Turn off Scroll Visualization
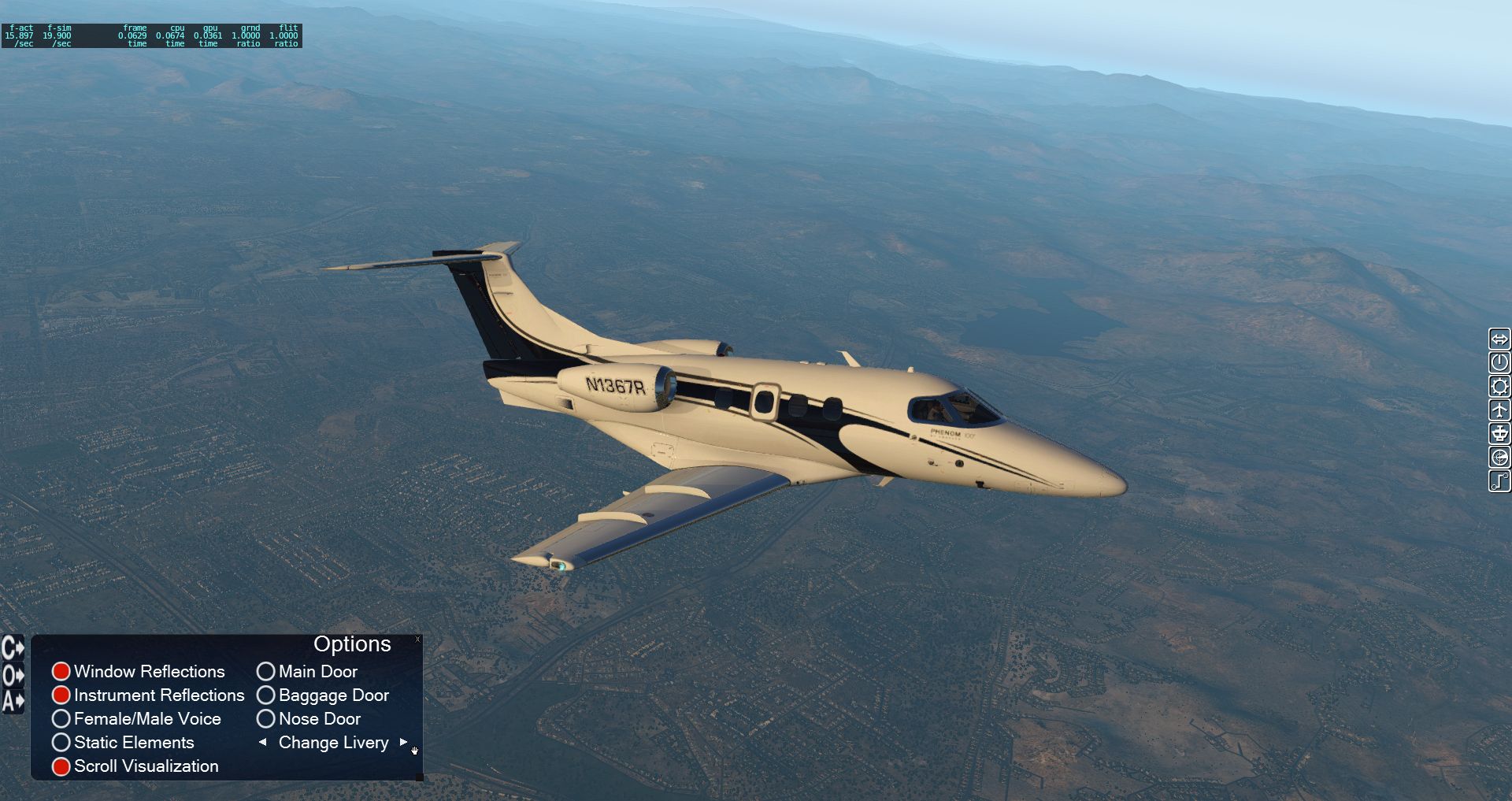Screen dimensions: 1512x801 [x=61, y=766]
